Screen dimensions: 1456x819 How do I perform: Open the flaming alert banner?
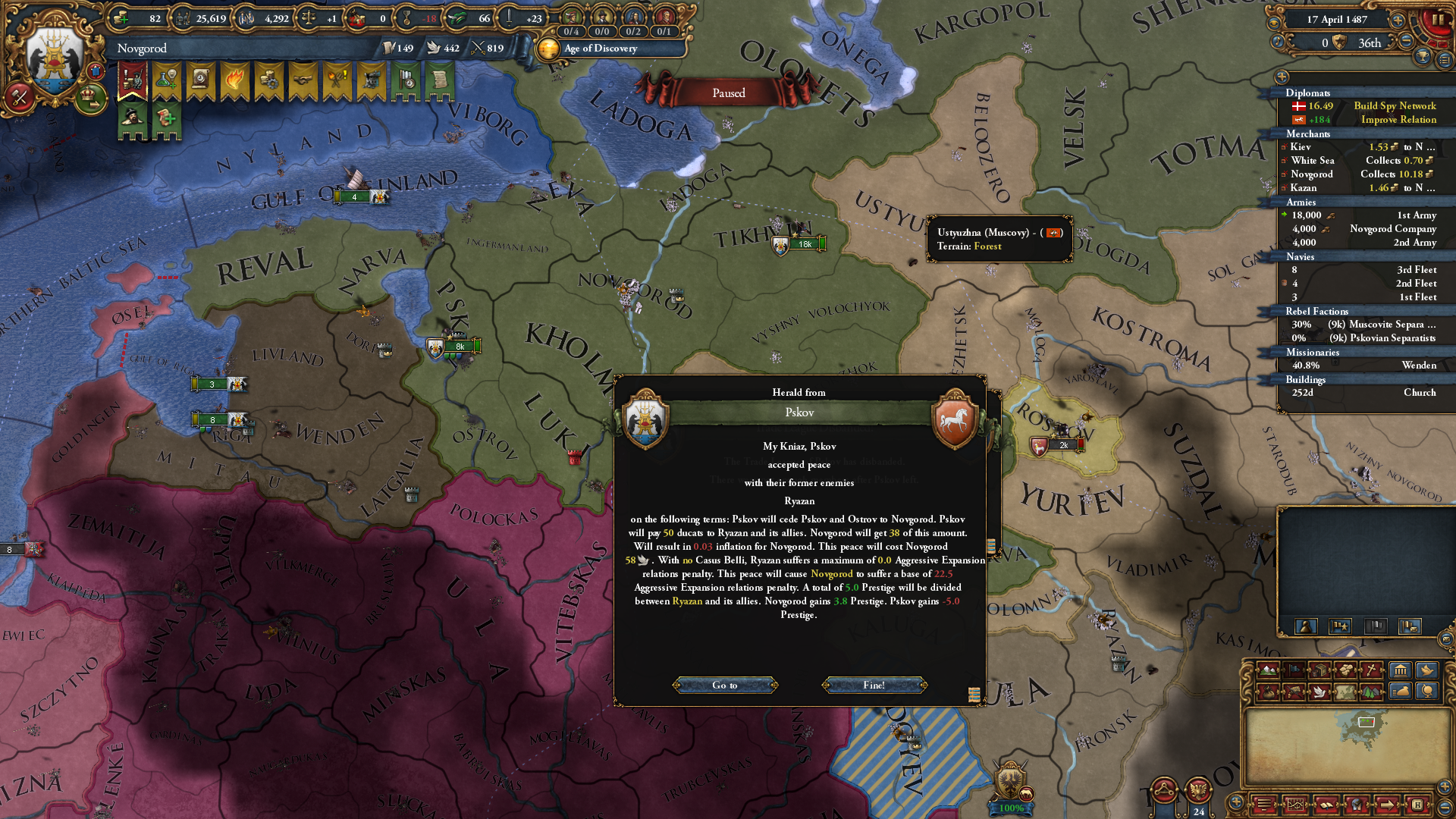tap(234, 80)
